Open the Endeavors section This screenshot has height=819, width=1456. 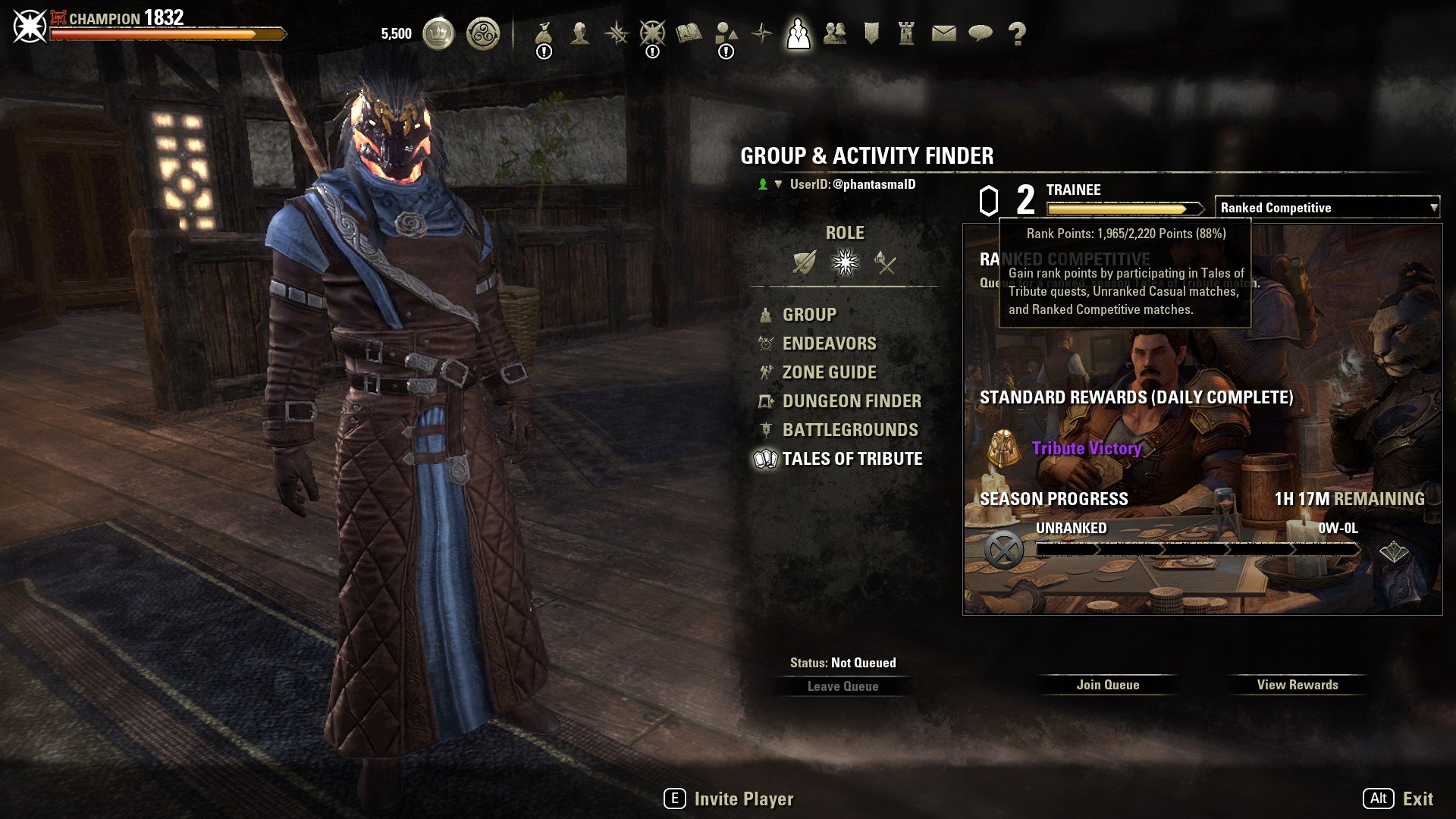(829, 344)
